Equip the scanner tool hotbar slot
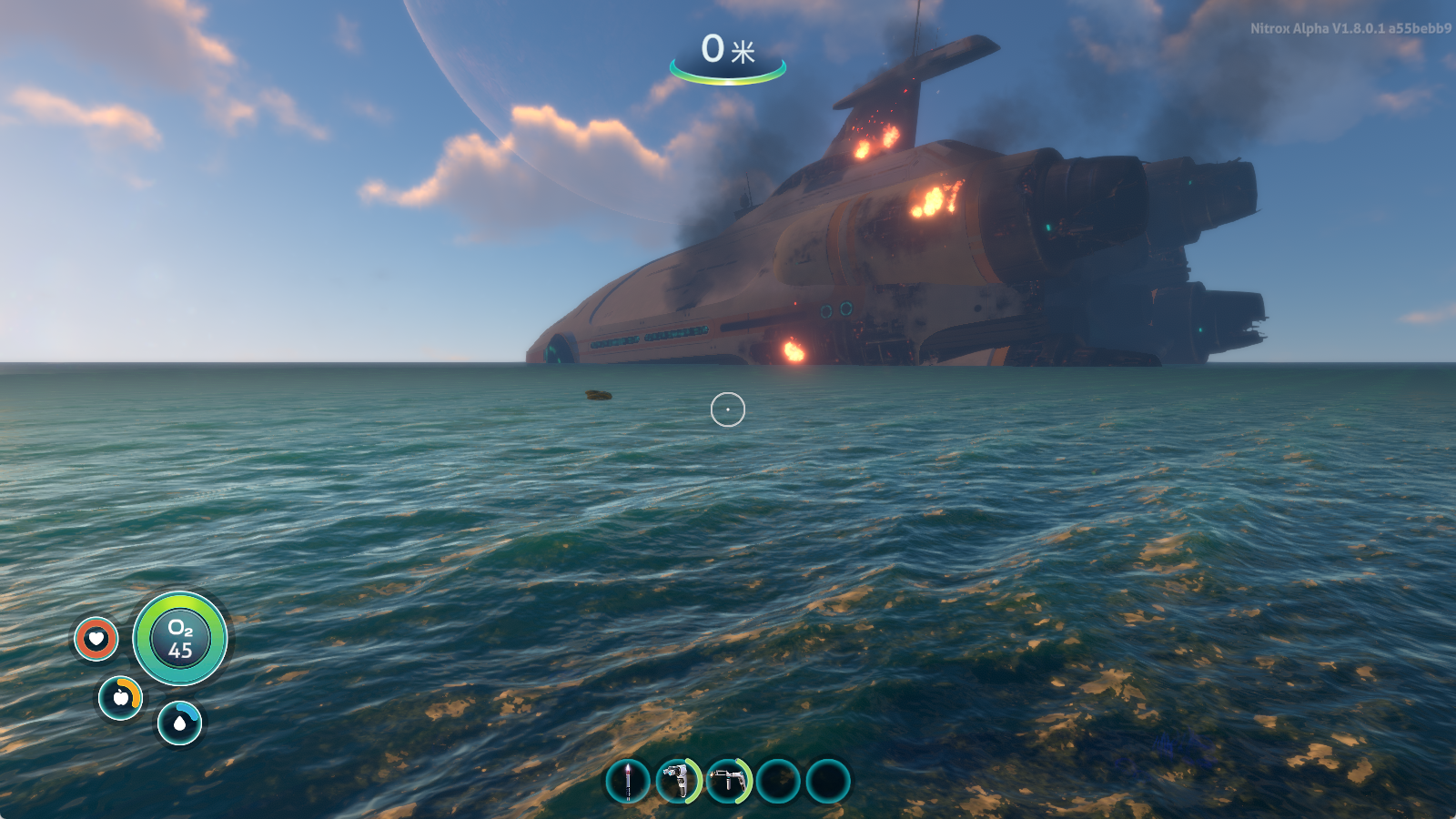The width and height of the screenshot is (1456, 819). click(x=678, y=781)
